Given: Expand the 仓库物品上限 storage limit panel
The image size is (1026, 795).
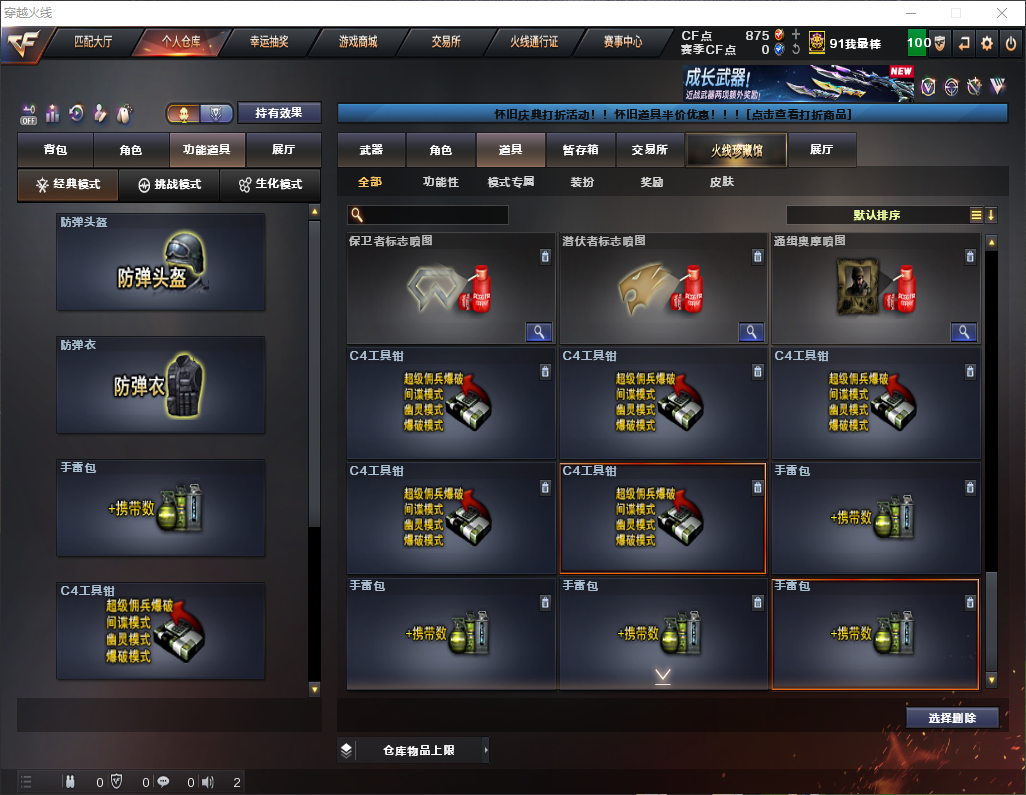Looking at the screenshot, I should tap(418, 750).
